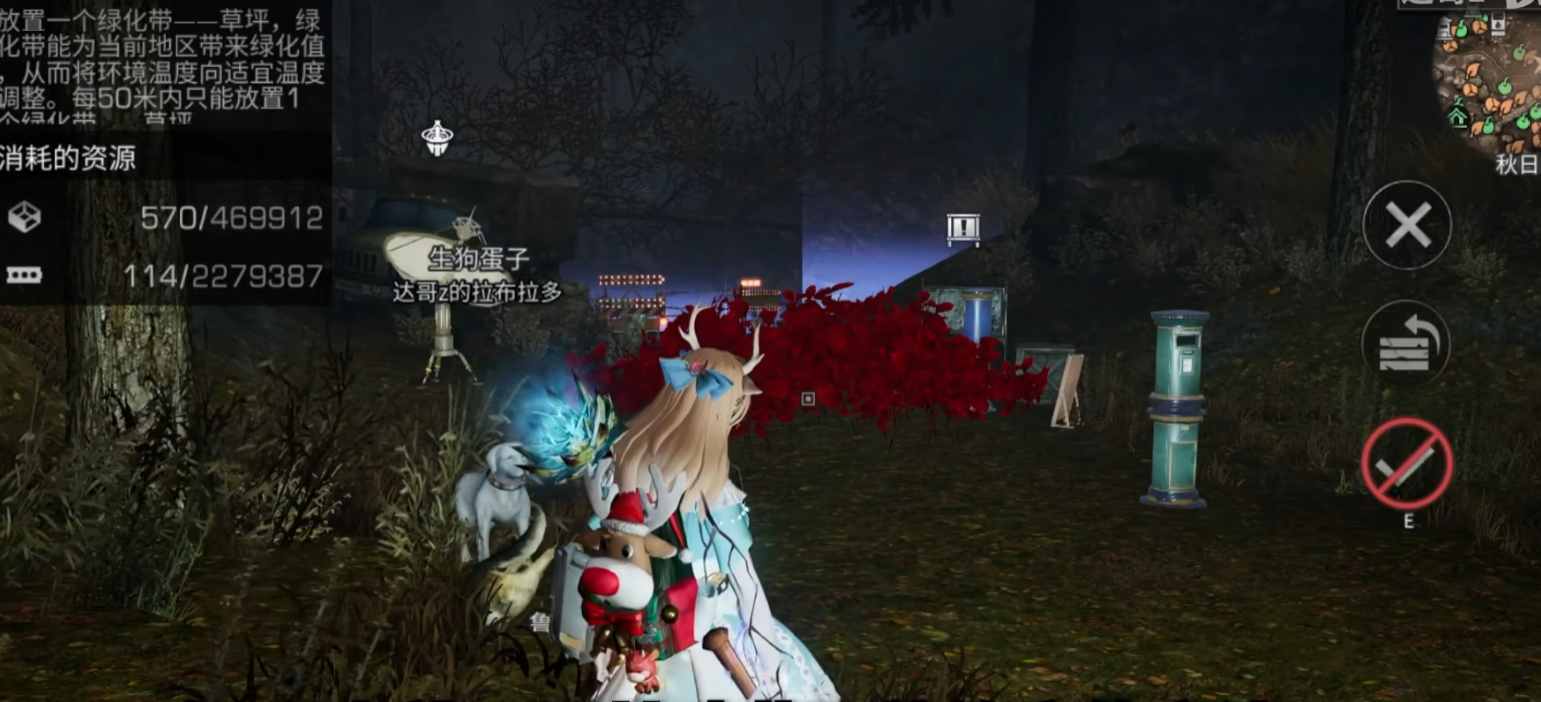Cancel placement with the X button
The width and height of the screenshot is (1541, 702).
point(1407,225)
